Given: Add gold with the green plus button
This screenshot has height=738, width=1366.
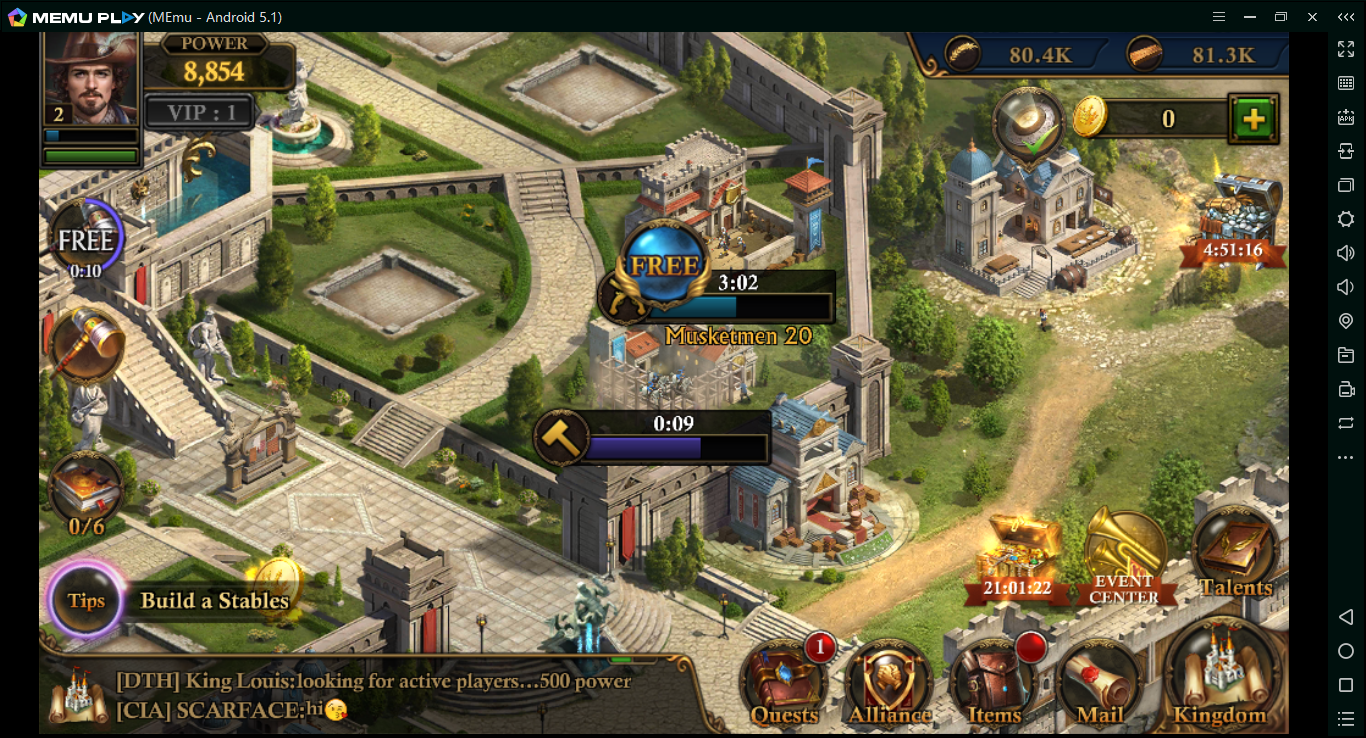Looking at the screenshot, I should point(1253,120).
